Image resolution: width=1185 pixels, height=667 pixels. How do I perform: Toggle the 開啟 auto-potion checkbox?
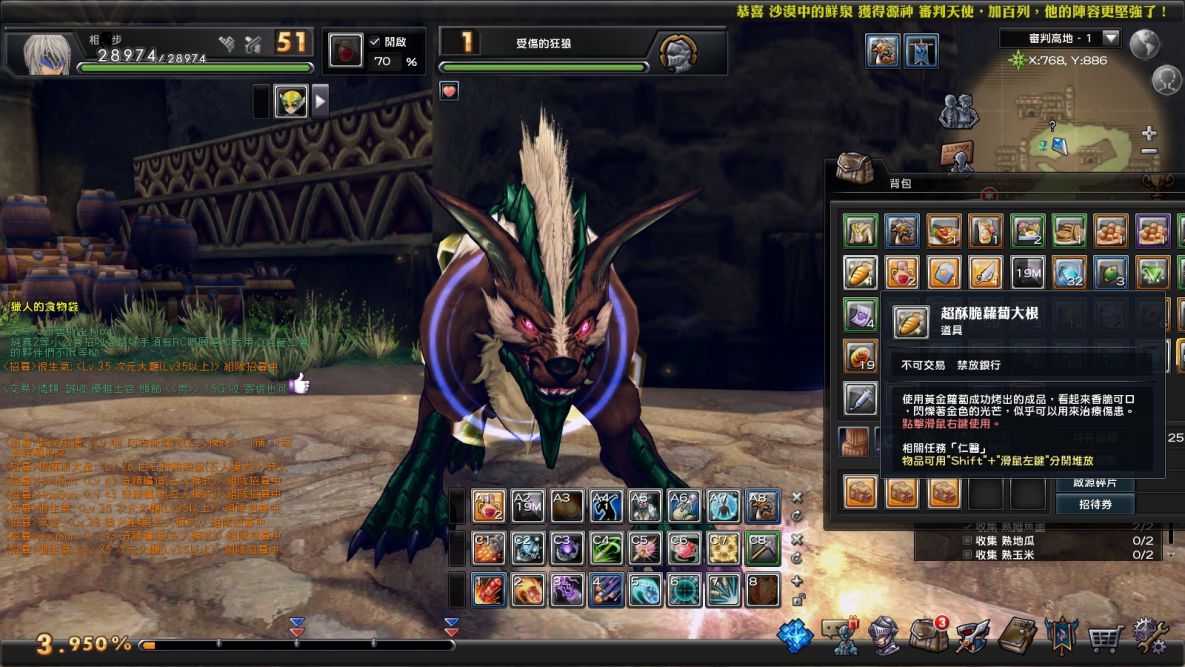pos(374,41)
